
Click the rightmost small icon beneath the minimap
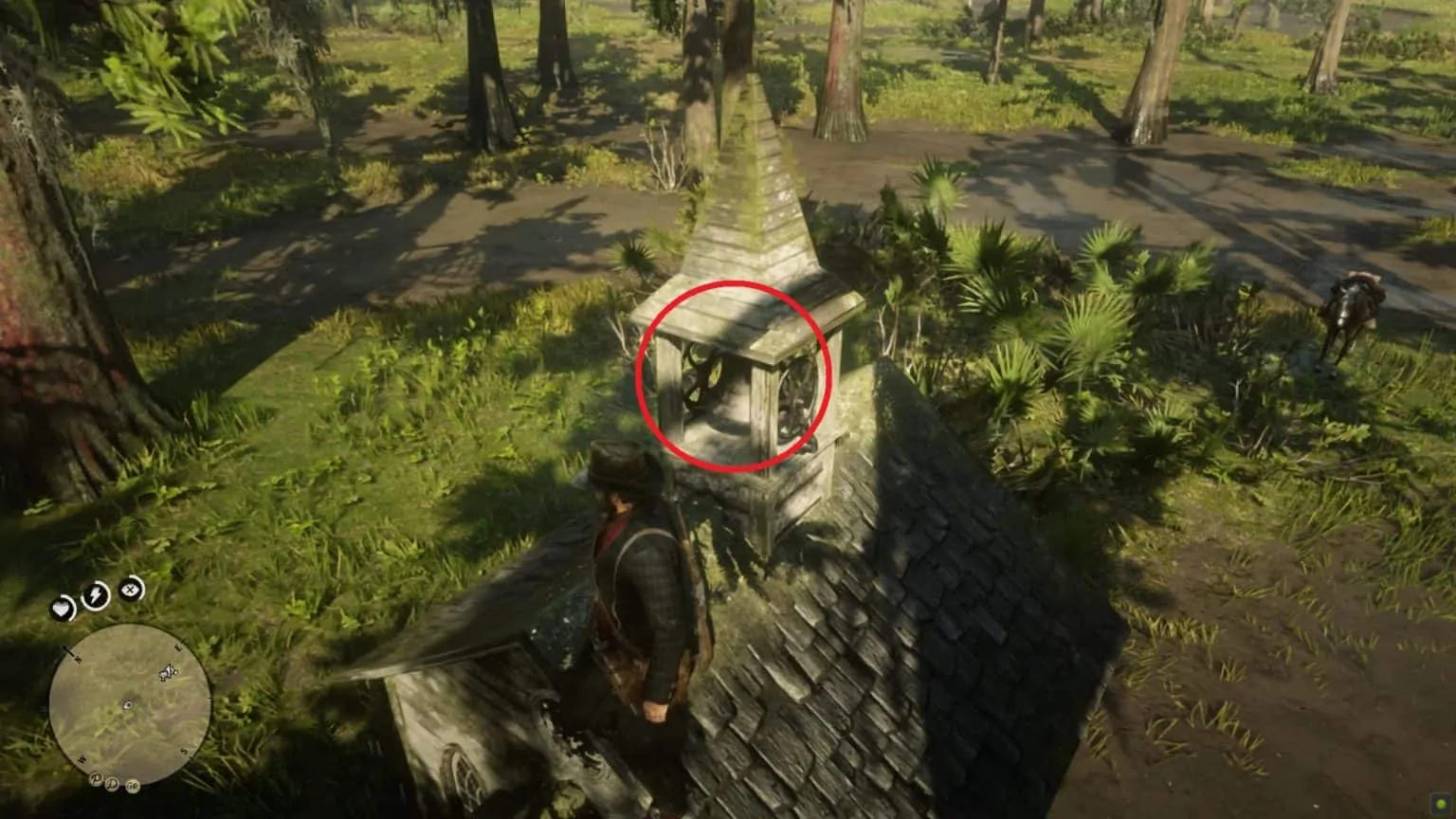(133, 786)
